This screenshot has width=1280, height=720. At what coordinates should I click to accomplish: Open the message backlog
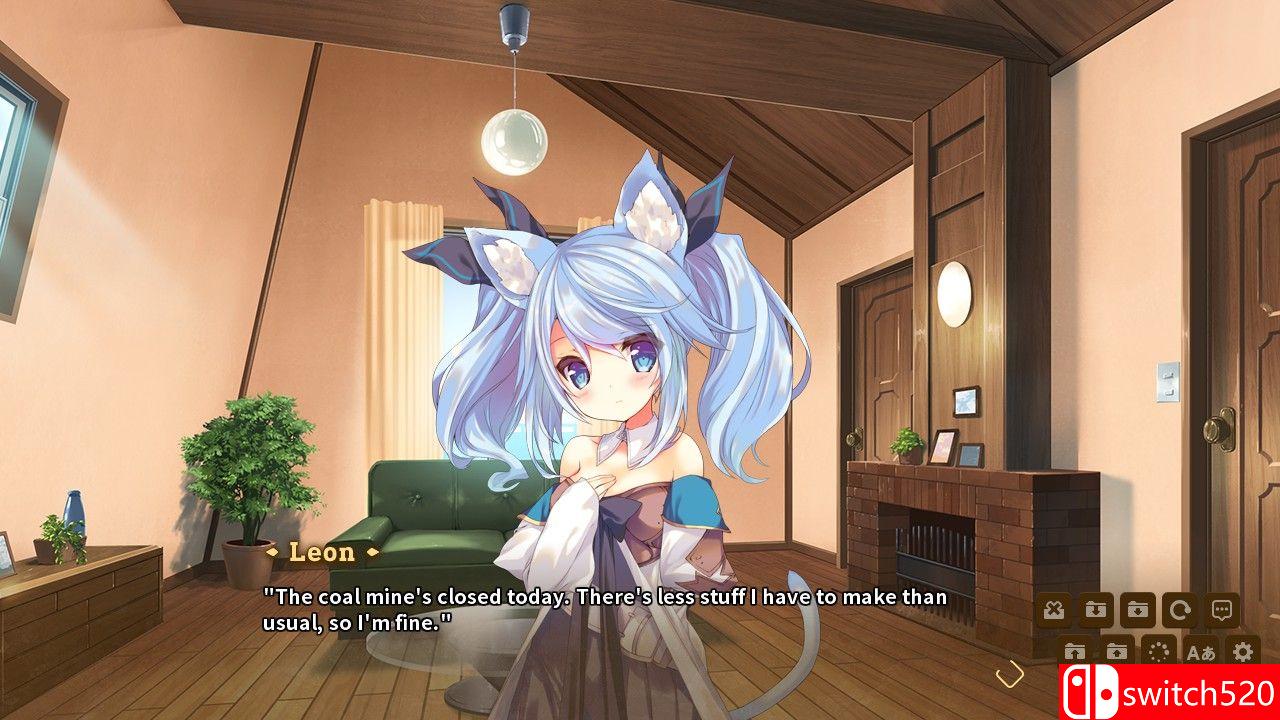1221,608
